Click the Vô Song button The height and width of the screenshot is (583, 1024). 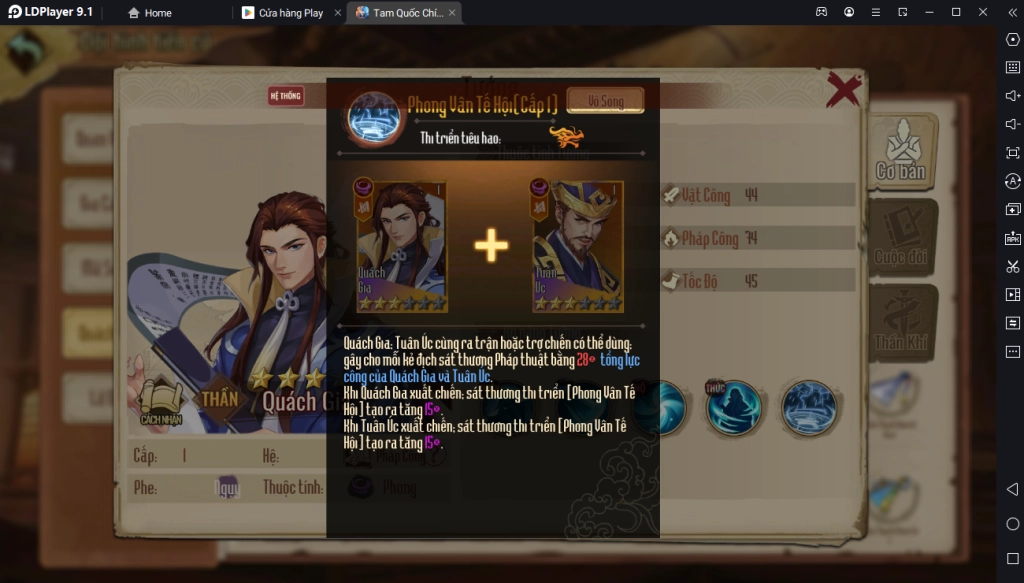click(605, 101)
